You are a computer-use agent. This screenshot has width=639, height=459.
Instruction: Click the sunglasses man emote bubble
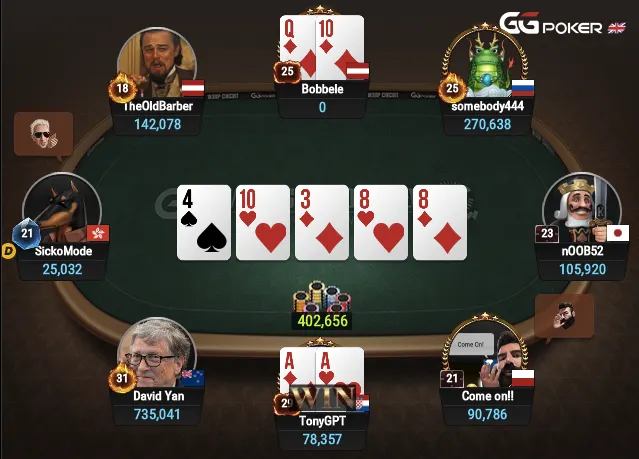[43, 133]
